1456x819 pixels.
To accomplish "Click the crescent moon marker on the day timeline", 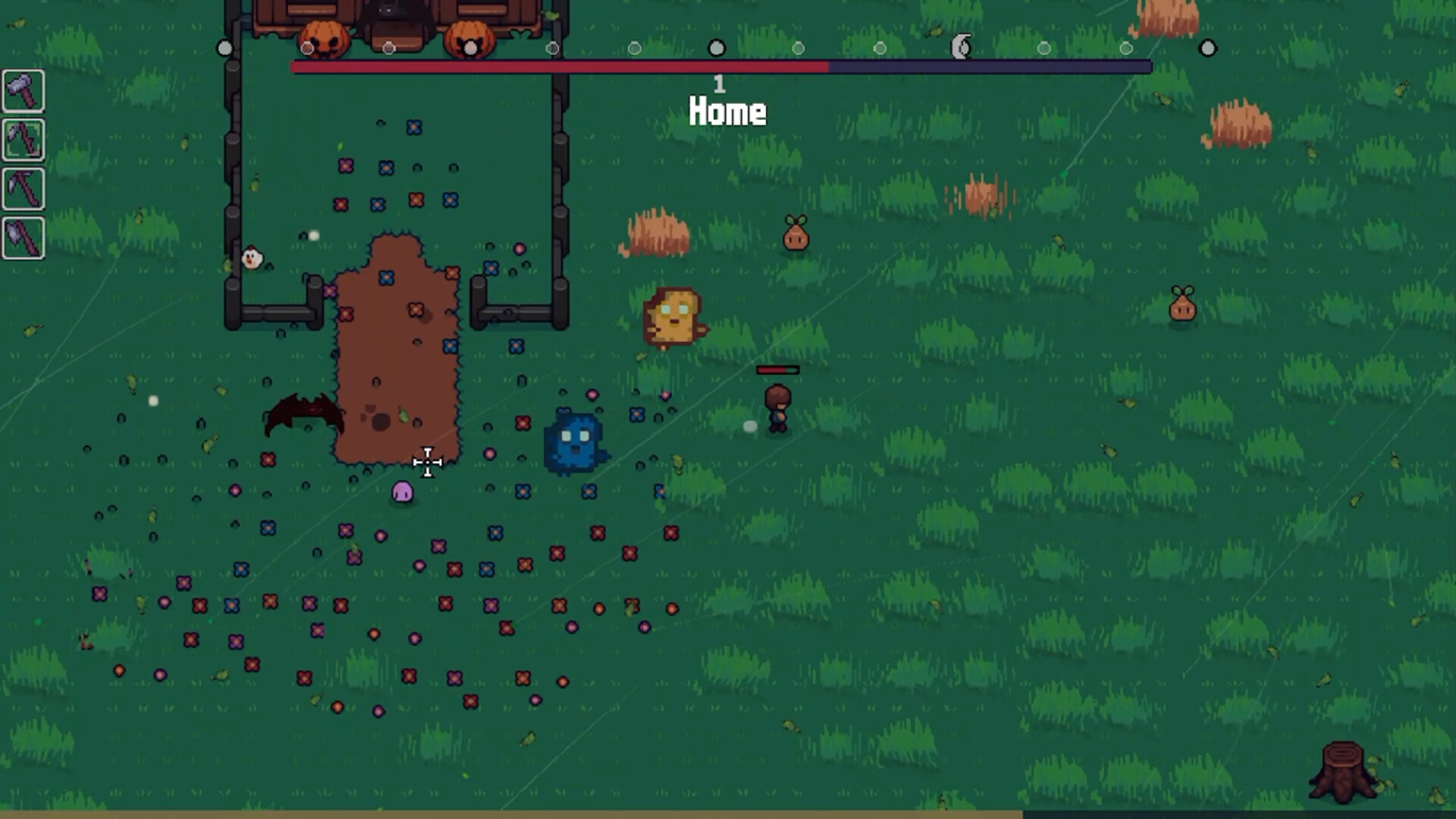I will (x=959, y=48).
